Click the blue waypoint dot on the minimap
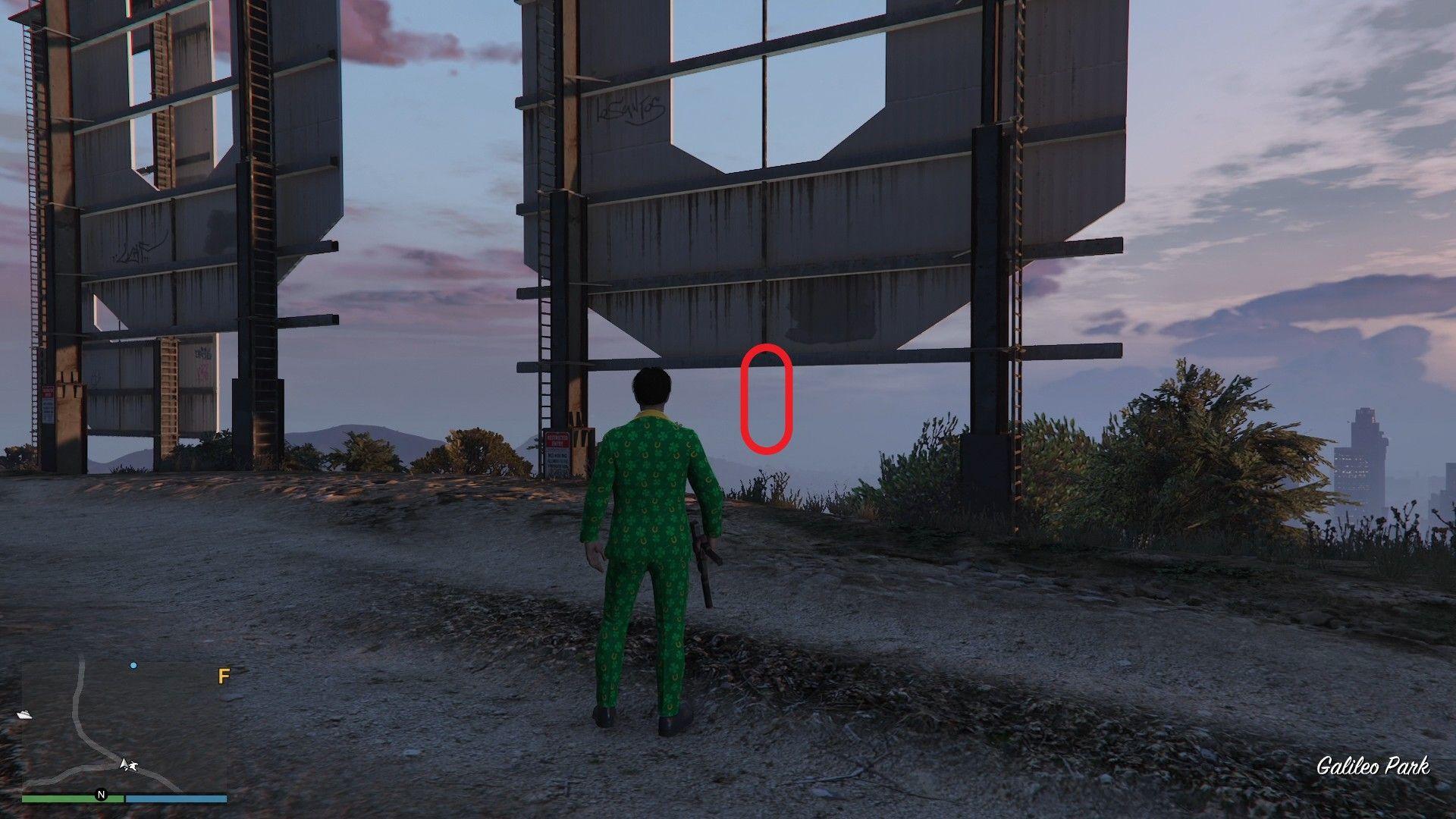1456x819 pixels. tap(133, 666)
